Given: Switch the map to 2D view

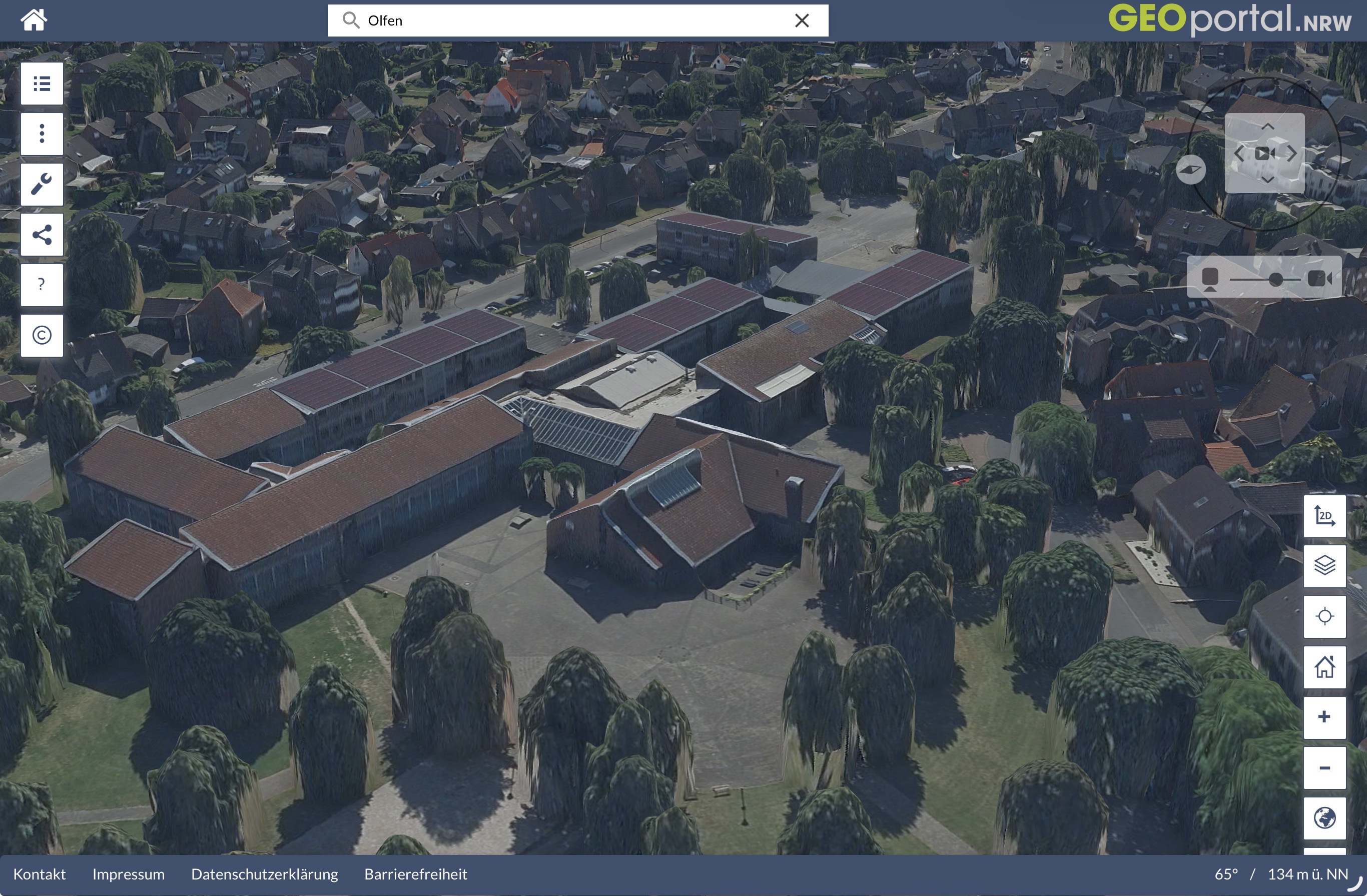Looking at the screenshot, I should 1325,516.
